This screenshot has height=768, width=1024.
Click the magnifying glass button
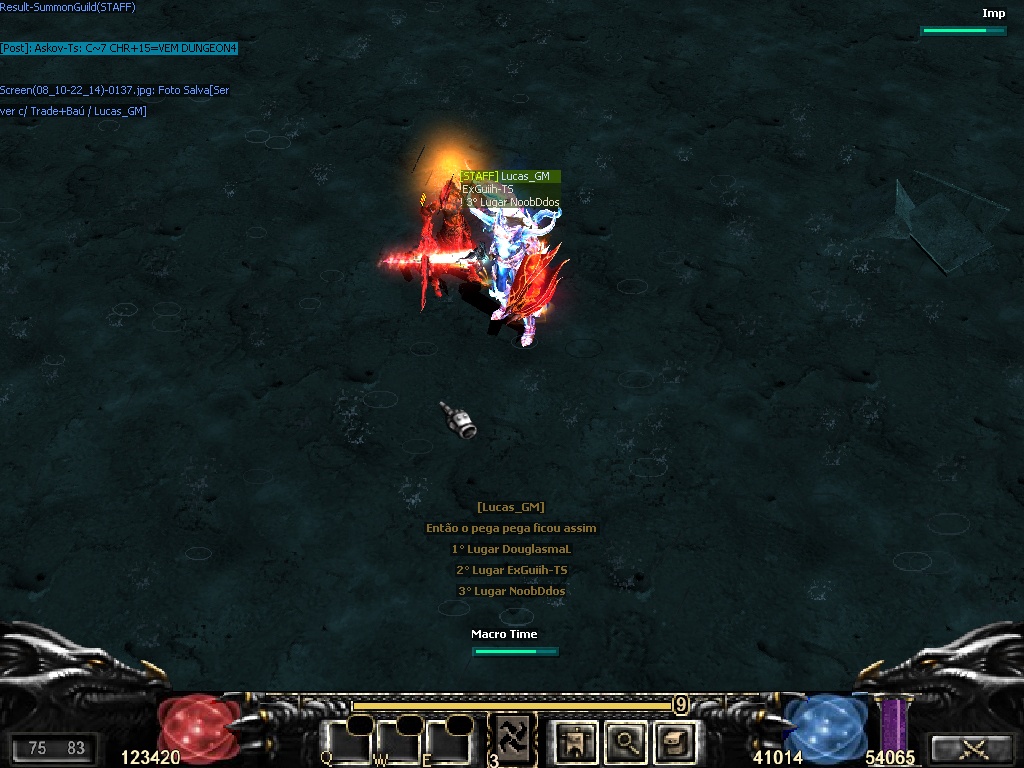click(x=625, y=741)
